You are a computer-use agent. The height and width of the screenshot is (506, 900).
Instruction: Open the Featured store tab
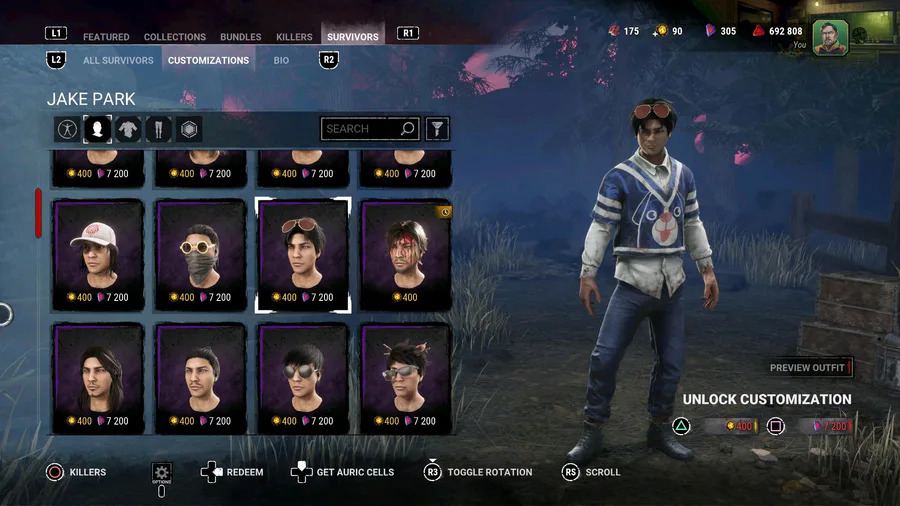click(106, 37)
